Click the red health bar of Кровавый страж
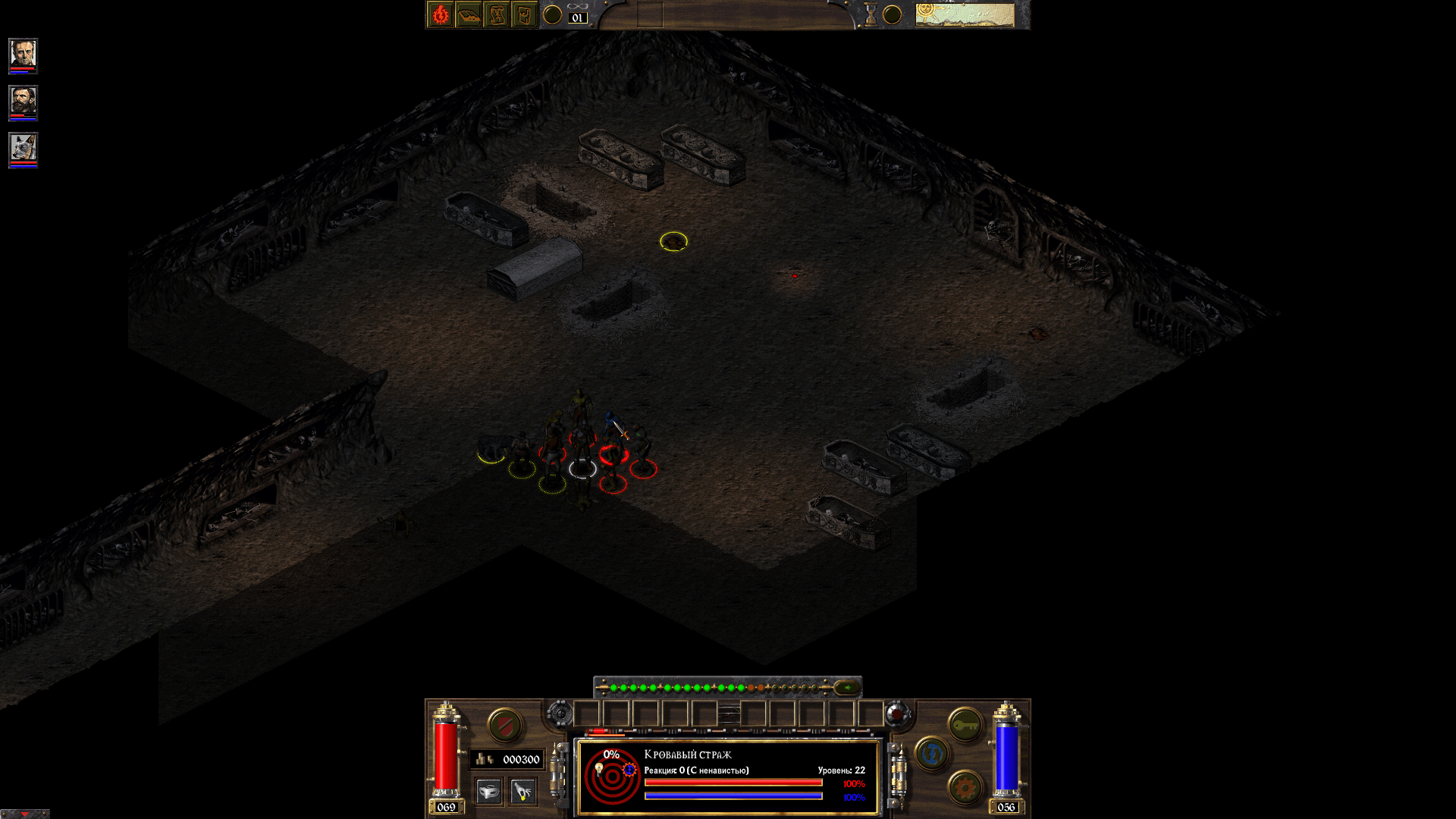The image size is (1456, 819). pos(733,784)
